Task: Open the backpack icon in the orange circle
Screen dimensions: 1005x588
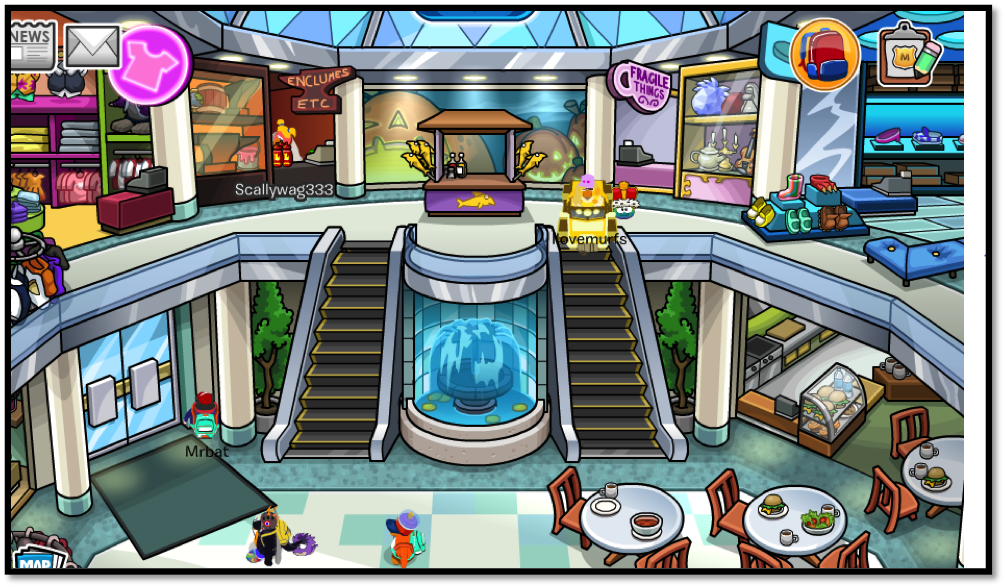Action: point(825,55)
